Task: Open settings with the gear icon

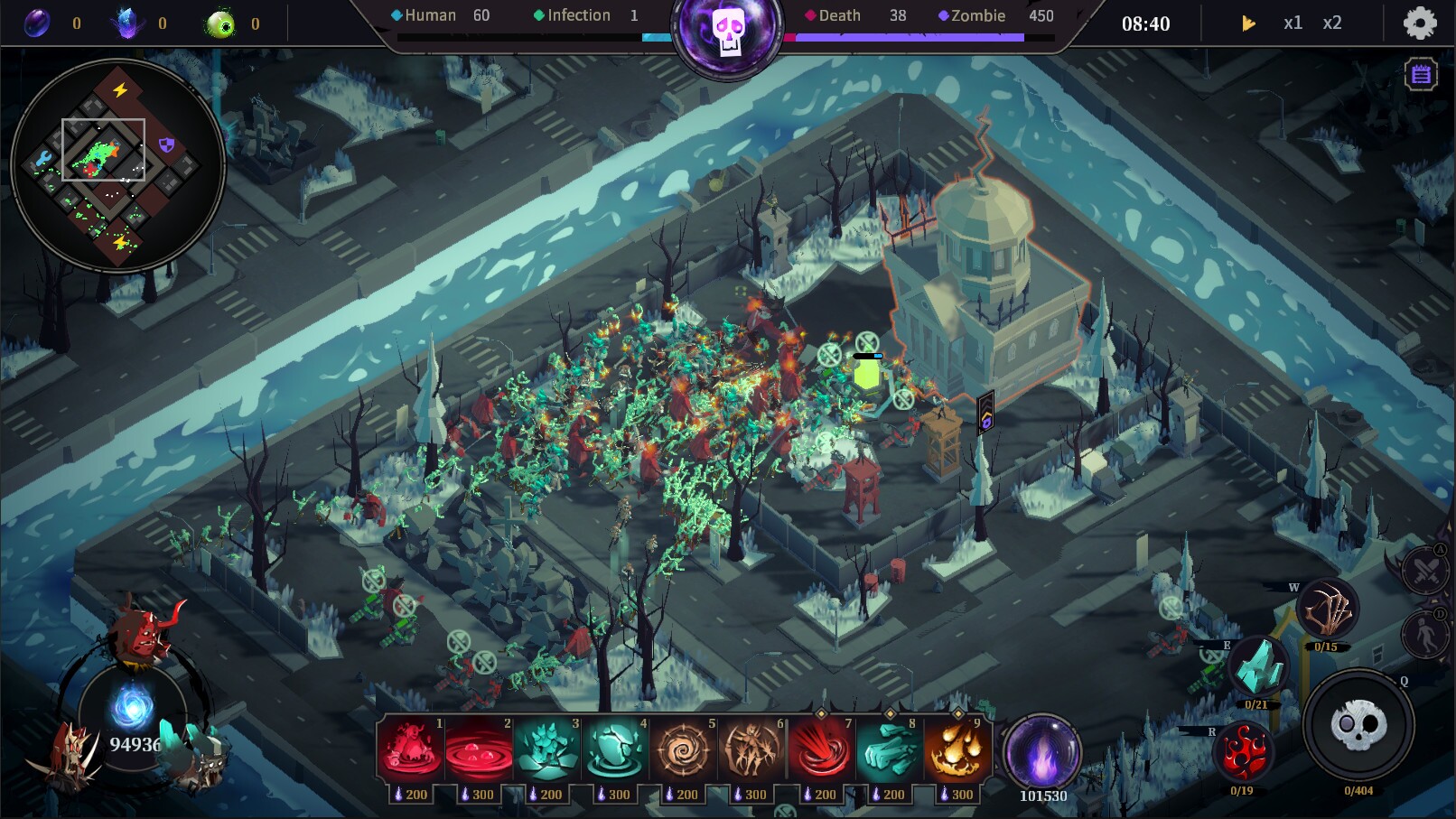Action: 1418,23
